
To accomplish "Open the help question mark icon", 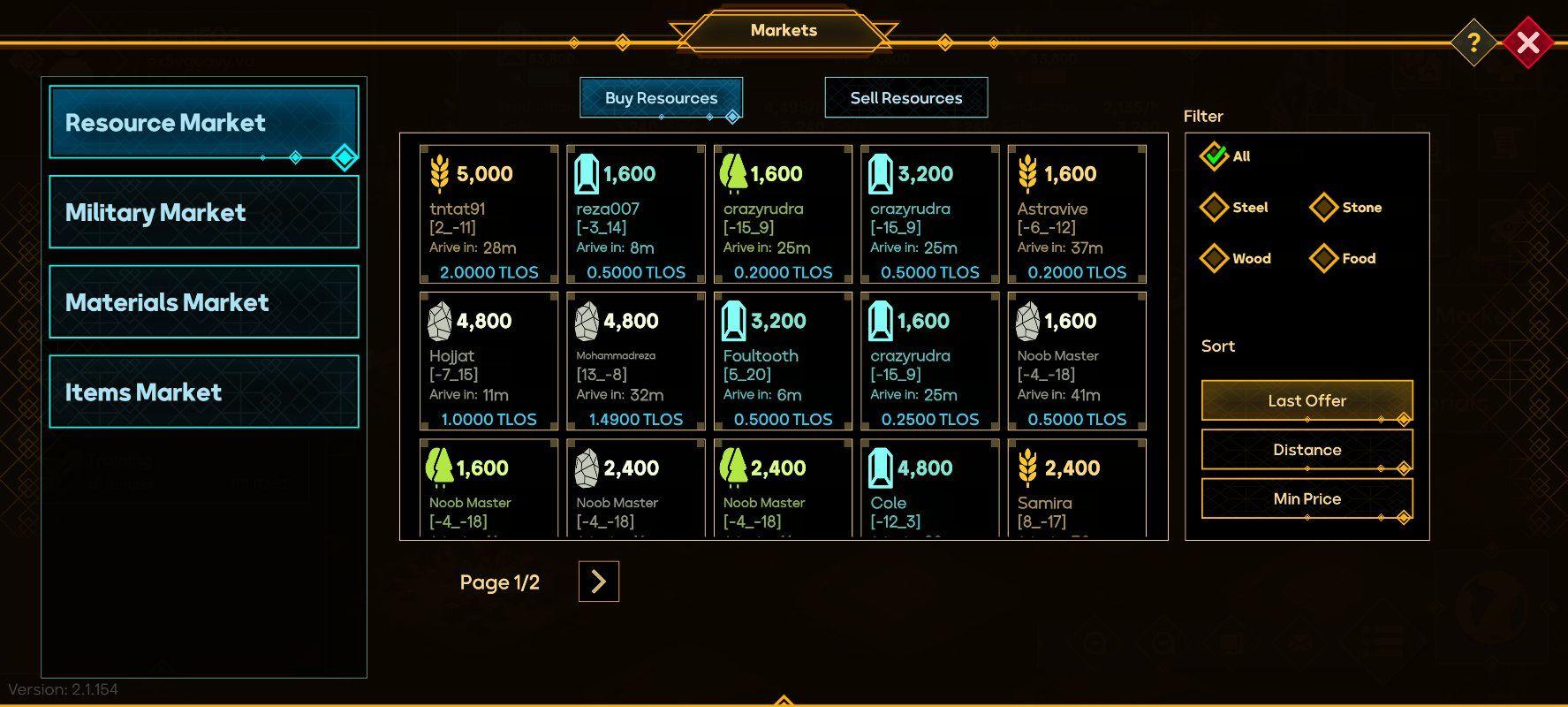I will tap(1473, 42).
